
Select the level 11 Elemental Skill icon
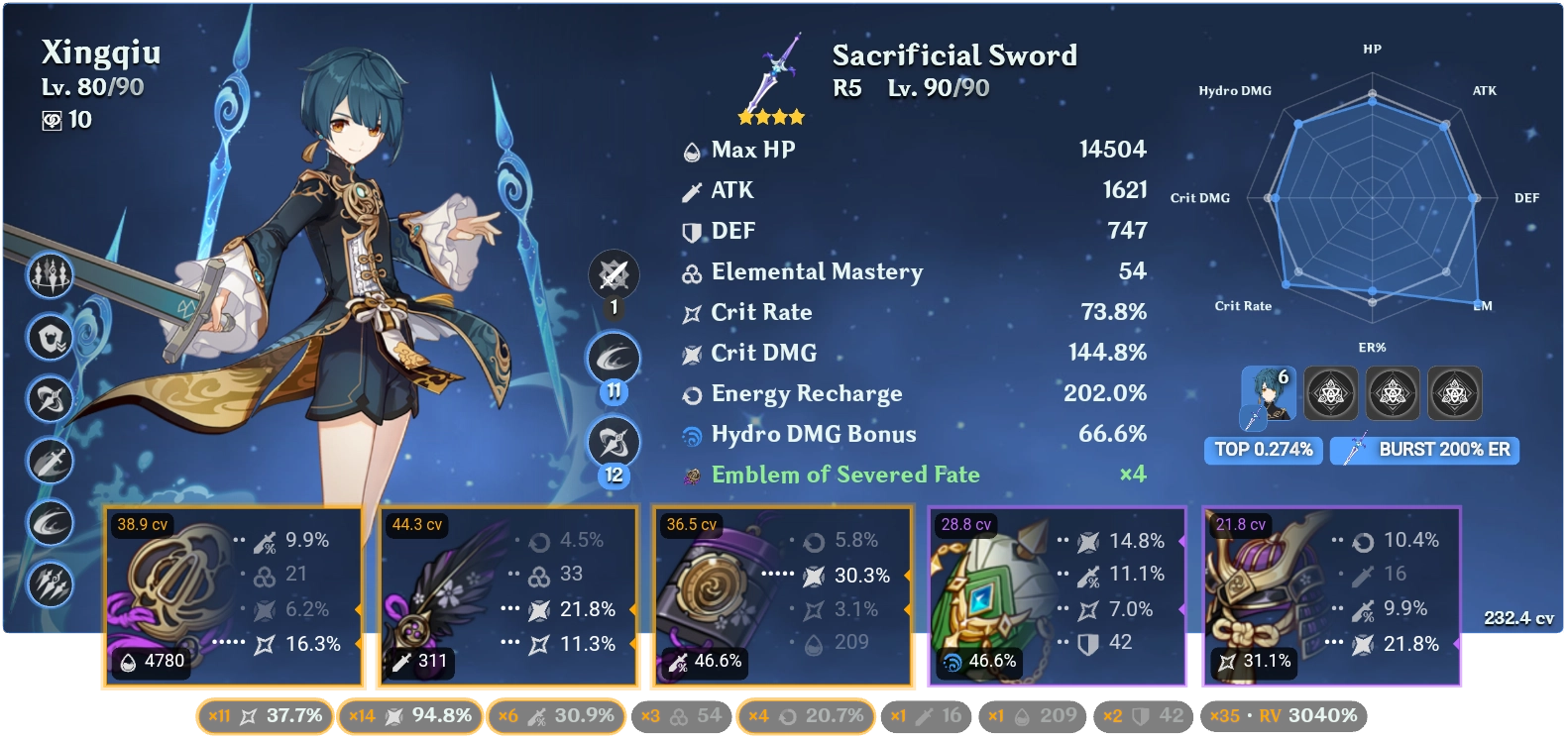[613, 359]
